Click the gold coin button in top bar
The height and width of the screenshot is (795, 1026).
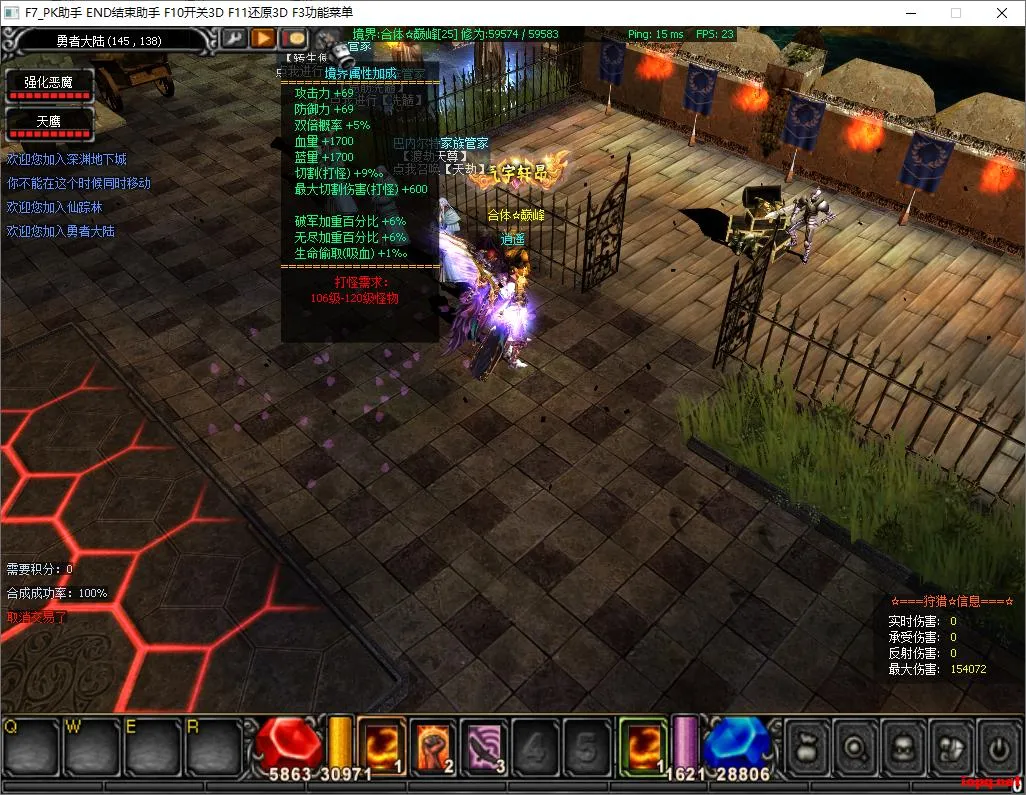click(293, 38)
